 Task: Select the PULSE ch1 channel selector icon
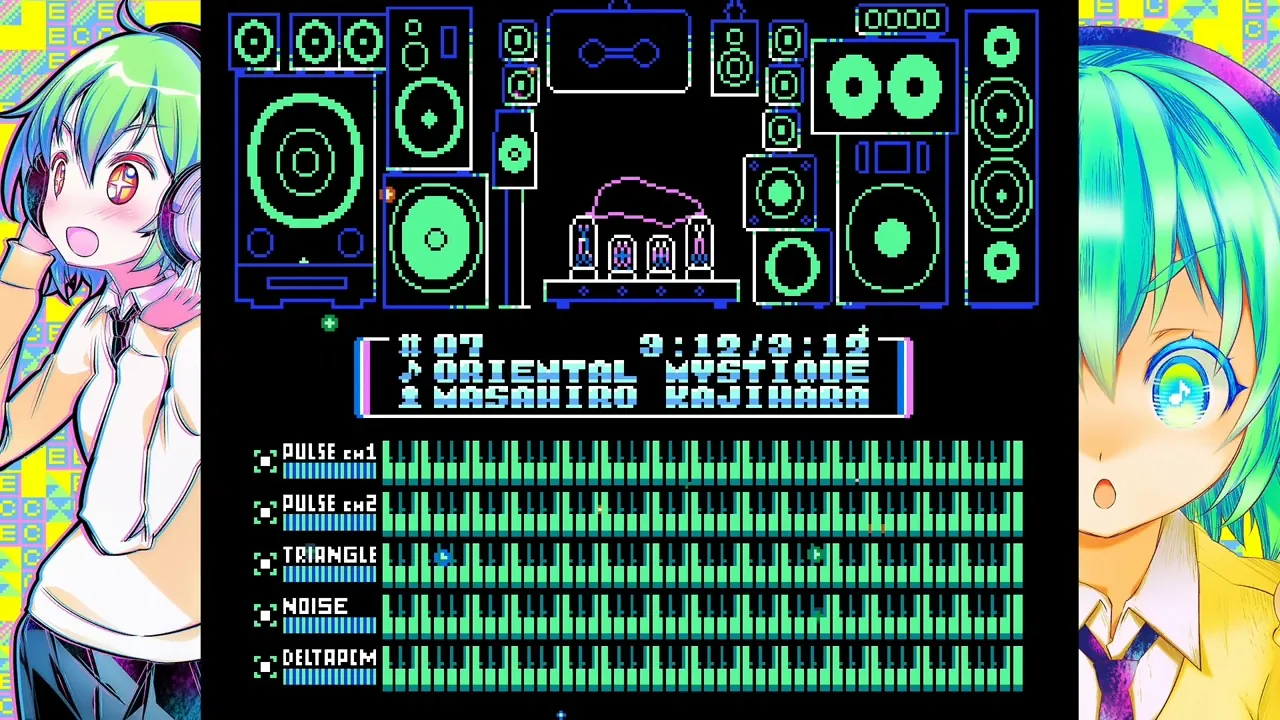[265, 459]
